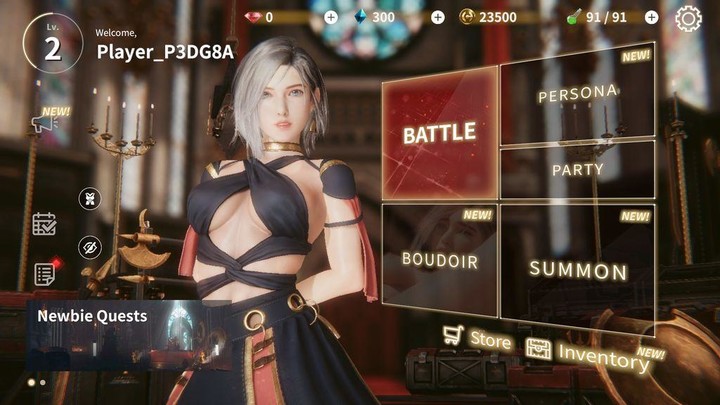Add stamina using the plus button
This screenshot has width=720, height=405.
pos(651,17)
